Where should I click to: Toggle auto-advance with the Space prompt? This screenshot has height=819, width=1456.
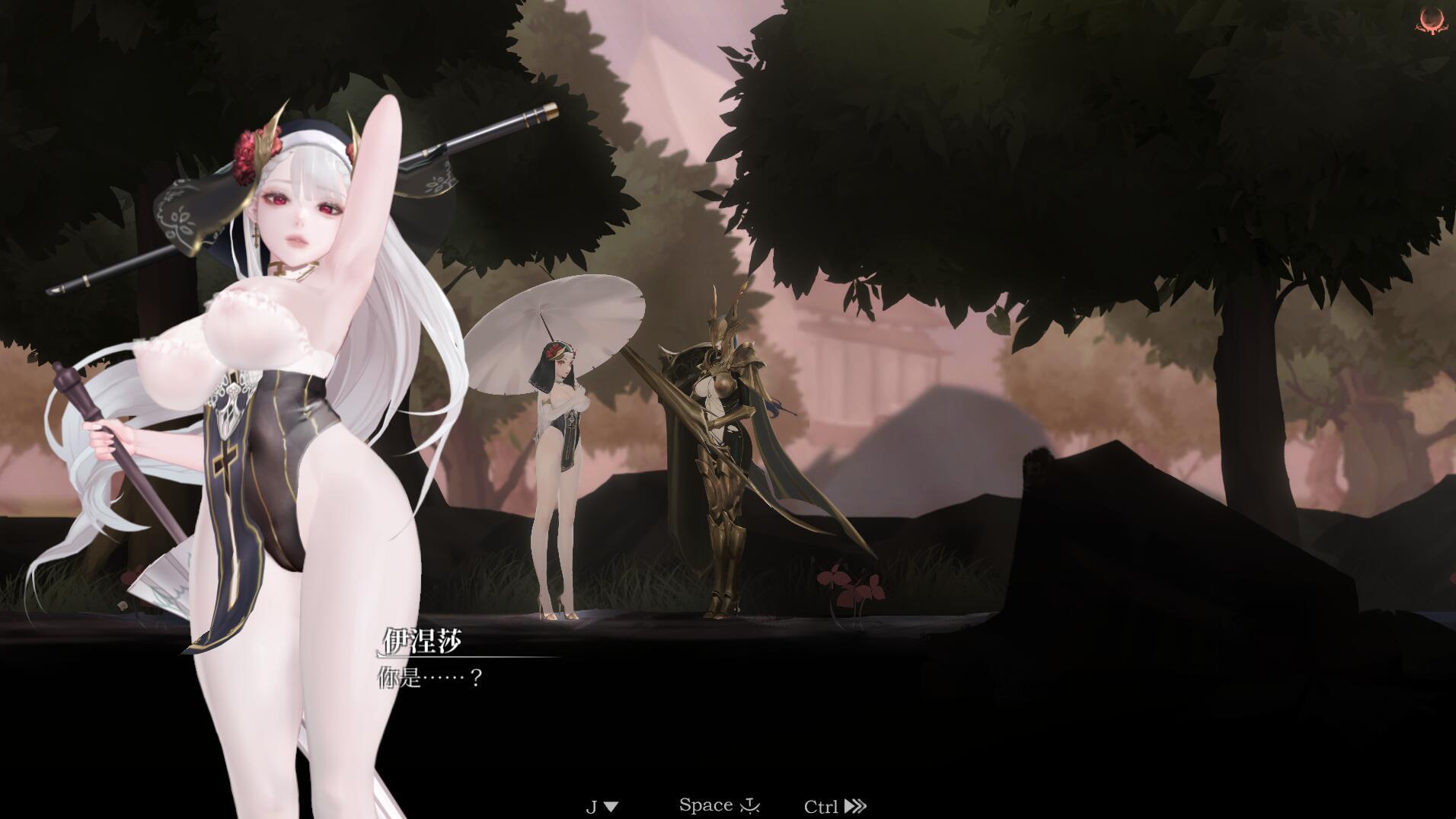tap(708, 804)
